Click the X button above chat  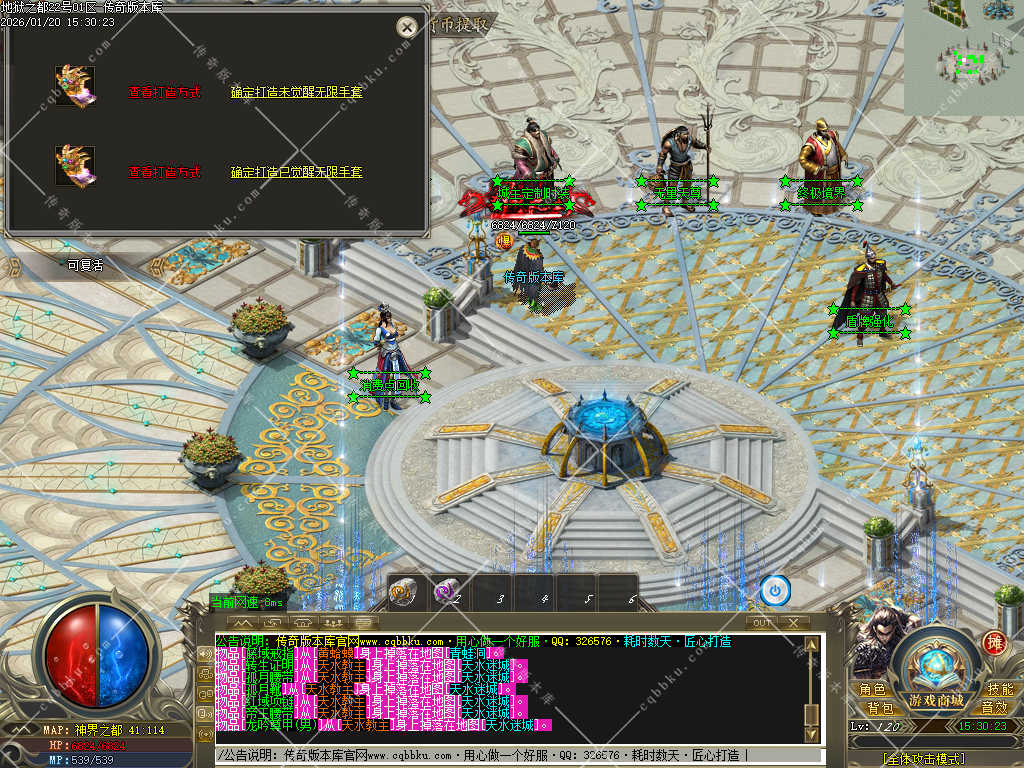pos(793,622)
